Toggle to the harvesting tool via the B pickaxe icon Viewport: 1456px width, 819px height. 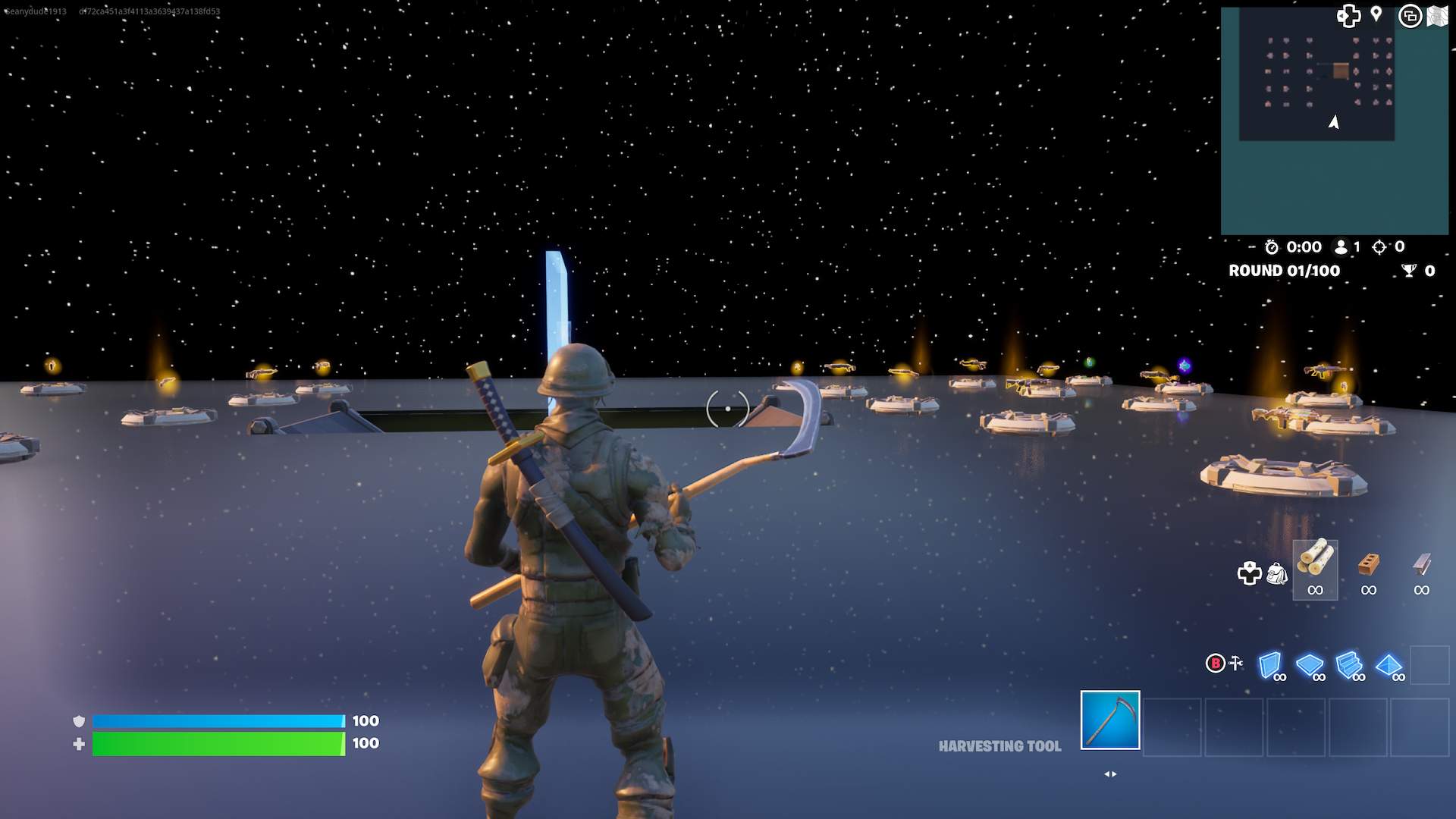(1225, 662)
